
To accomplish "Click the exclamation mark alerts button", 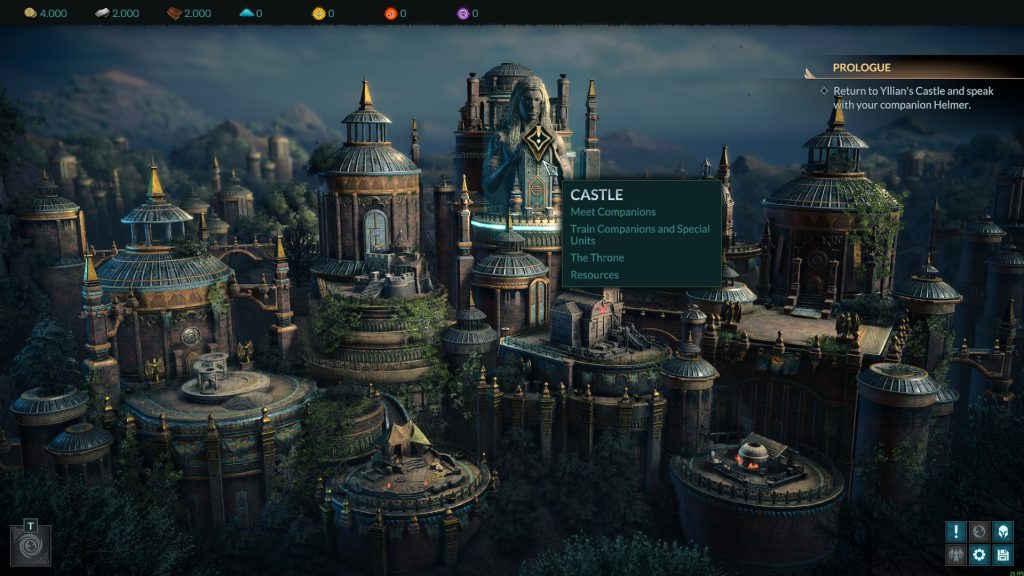I will (x=956, y=532).
